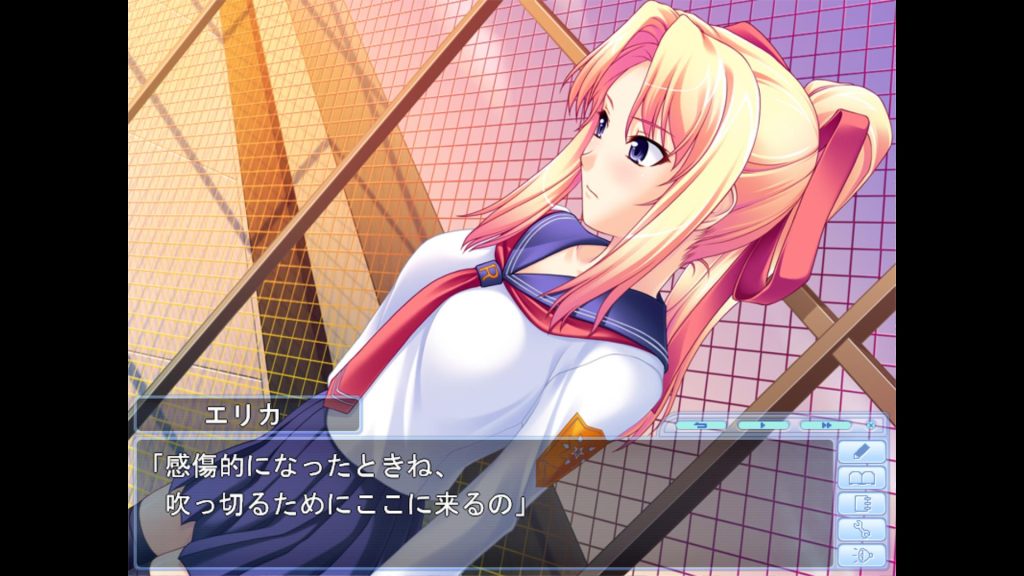Show the notebook backlog icon
The width and height of the screenshot is (1024, 576).
(861, 504)
